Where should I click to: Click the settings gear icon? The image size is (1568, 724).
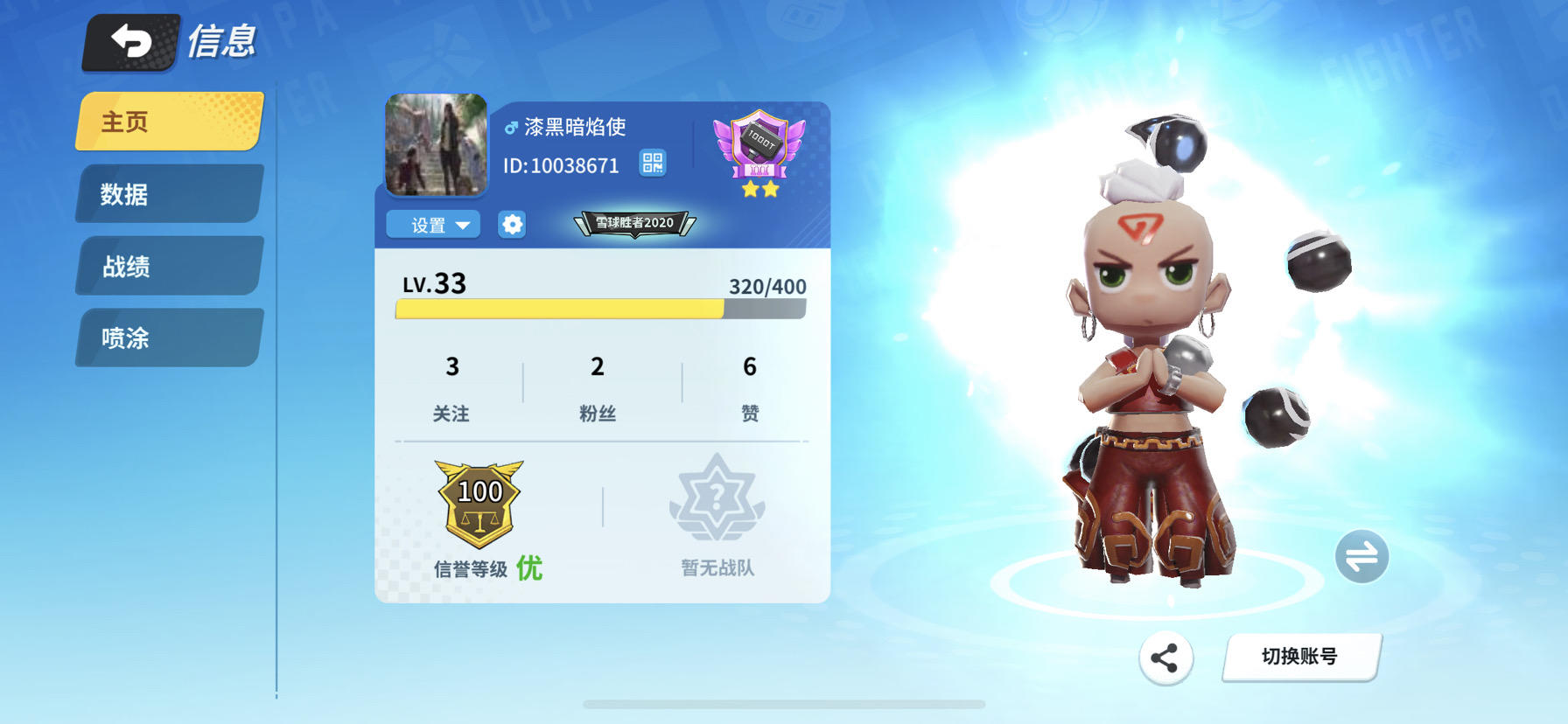point(512,225)
